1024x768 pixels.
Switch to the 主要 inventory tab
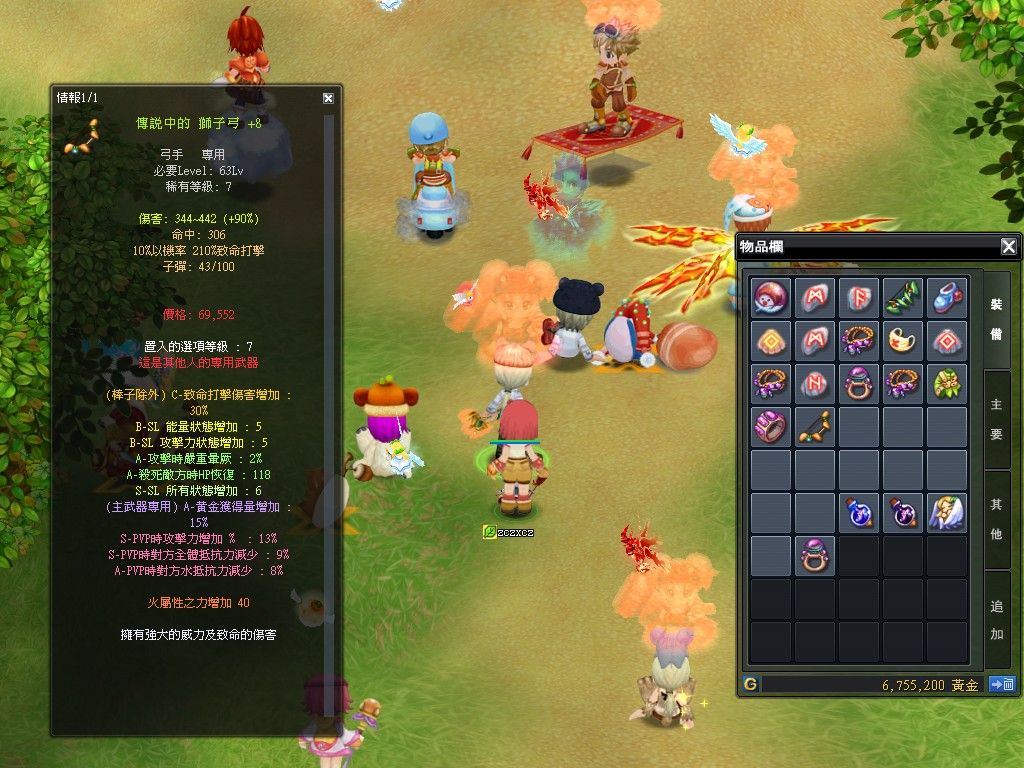tap(996, 419)
